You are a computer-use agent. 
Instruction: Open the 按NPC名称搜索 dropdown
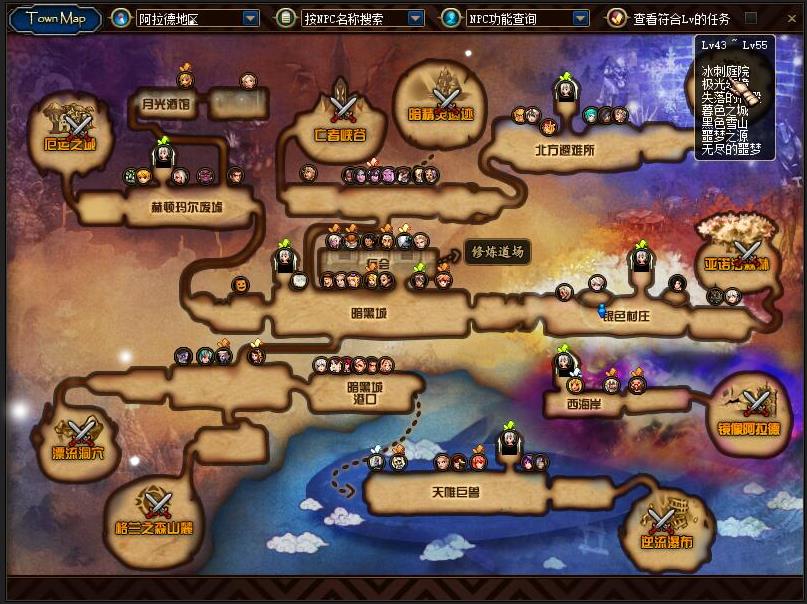point(416,18)
